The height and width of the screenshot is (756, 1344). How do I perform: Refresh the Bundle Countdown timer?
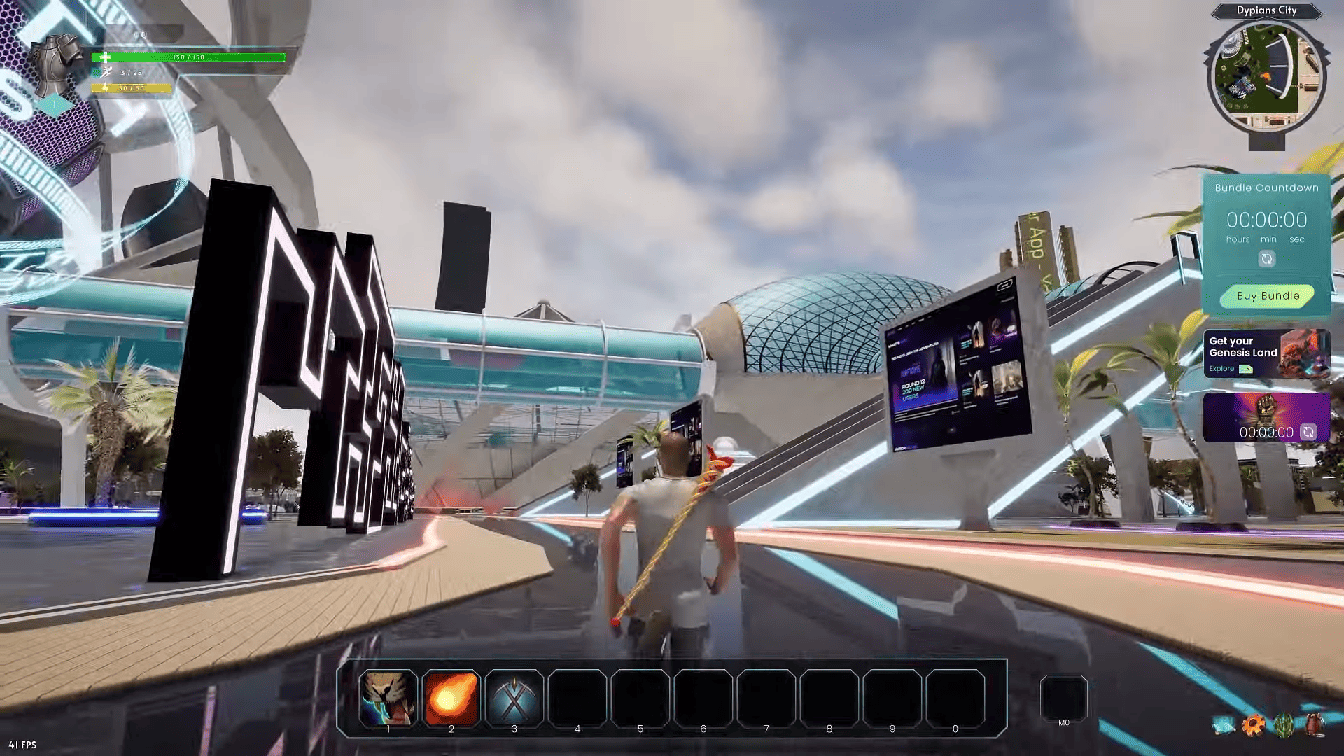tap(1267, 259)
